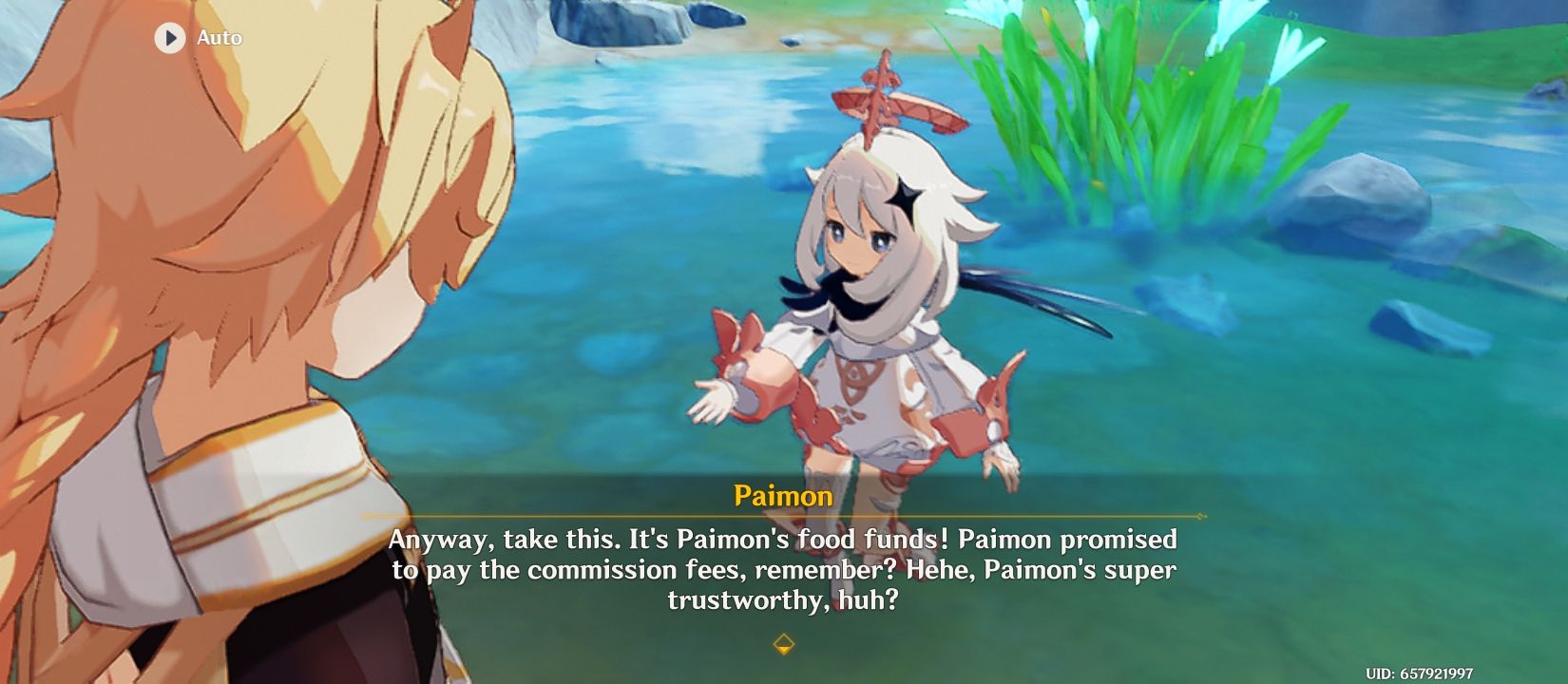
Task: Click Paimon's food funds line
Action: click(782, 540)
